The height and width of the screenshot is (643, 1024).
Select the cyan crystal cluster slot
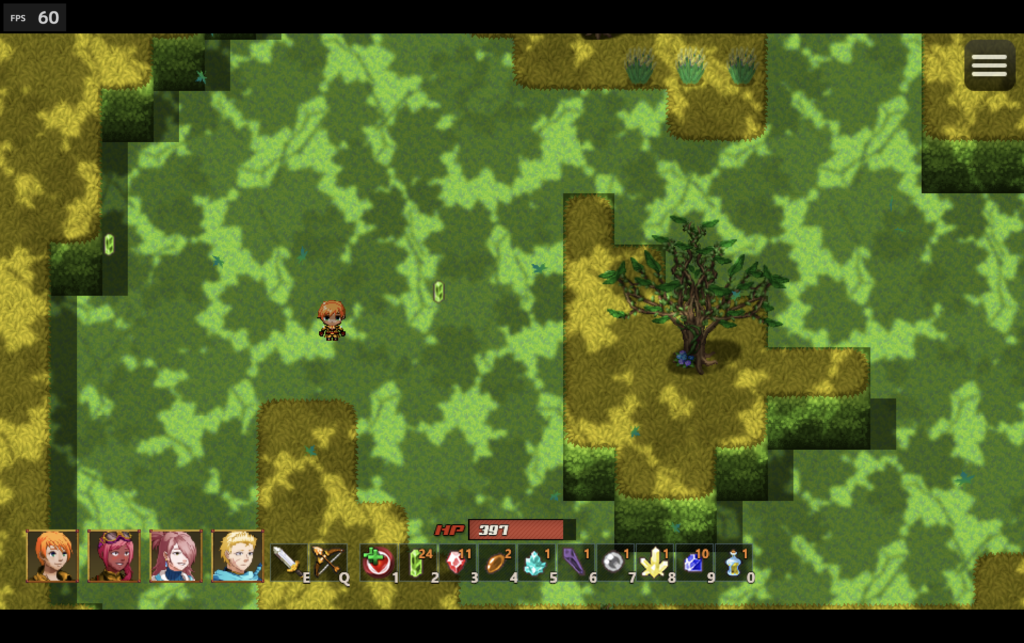[x=535, y=562]
